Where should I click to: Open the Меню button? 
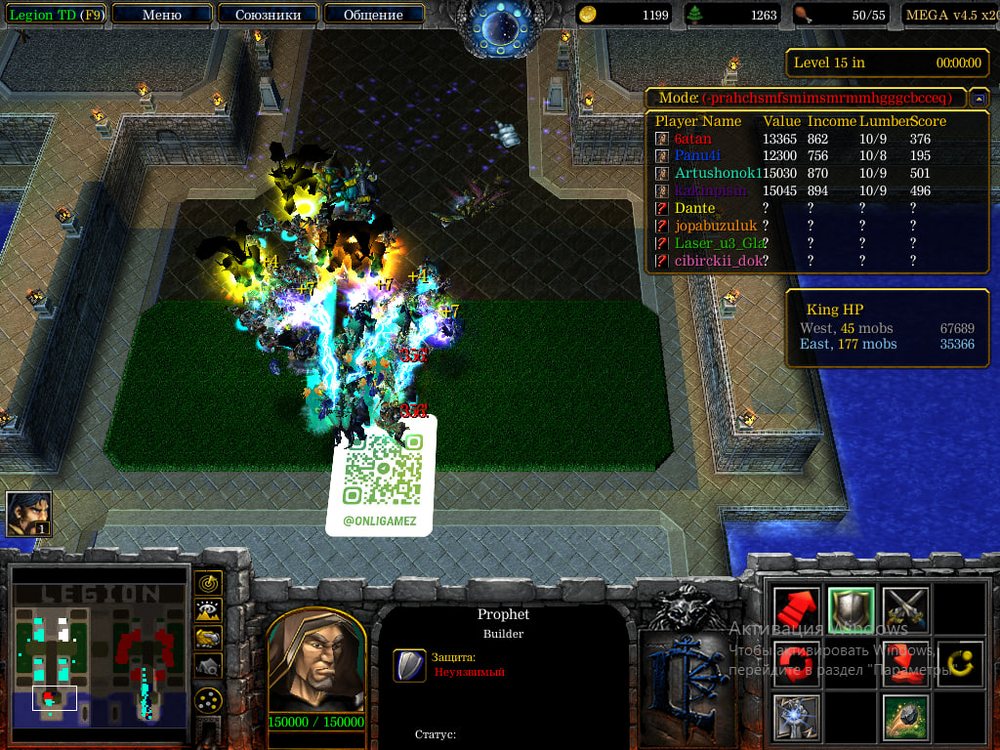click(x=162, y=14)
